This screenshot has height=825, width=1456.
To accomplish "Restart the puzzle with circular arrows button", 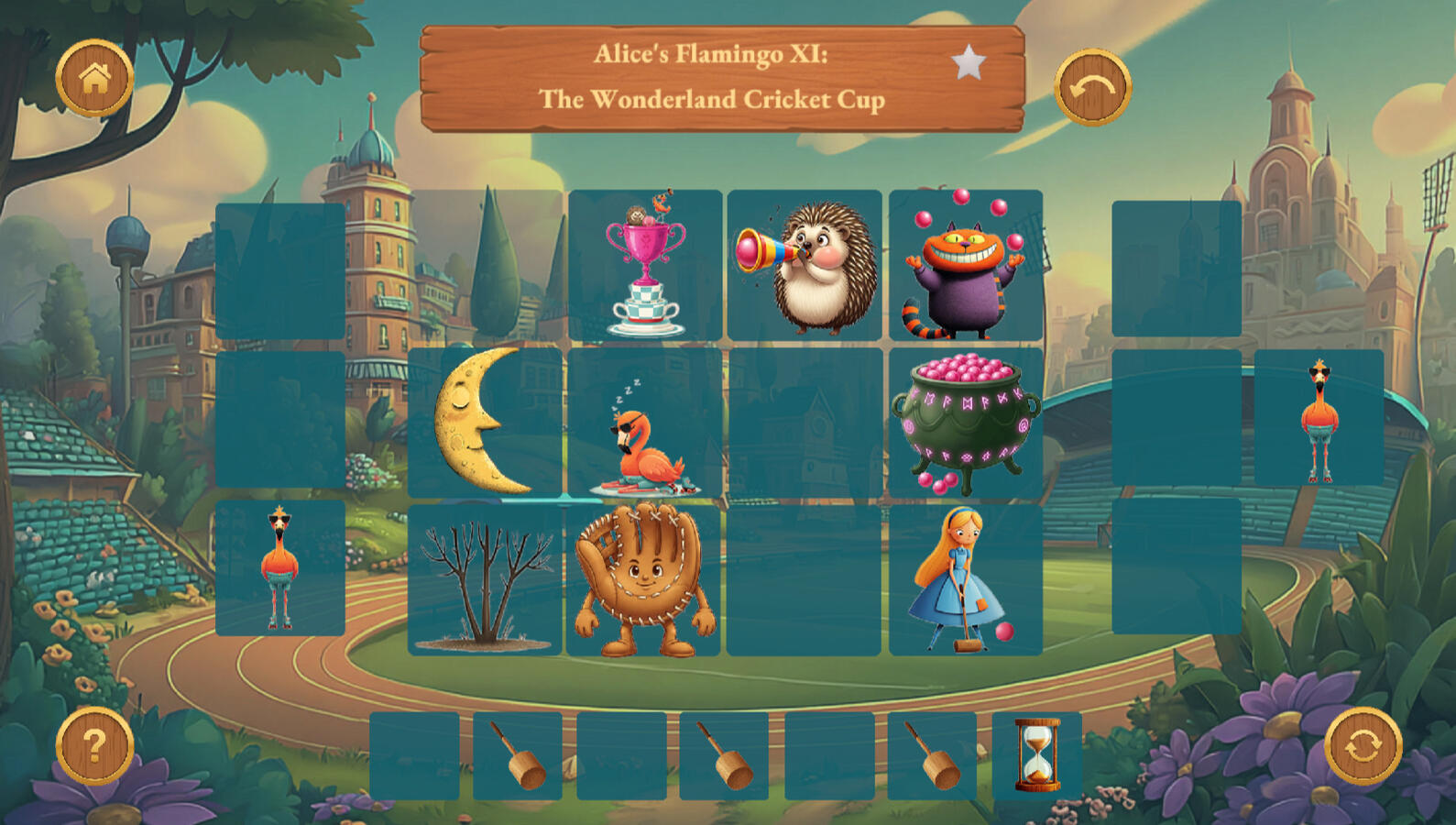I will coord(1363,746).
